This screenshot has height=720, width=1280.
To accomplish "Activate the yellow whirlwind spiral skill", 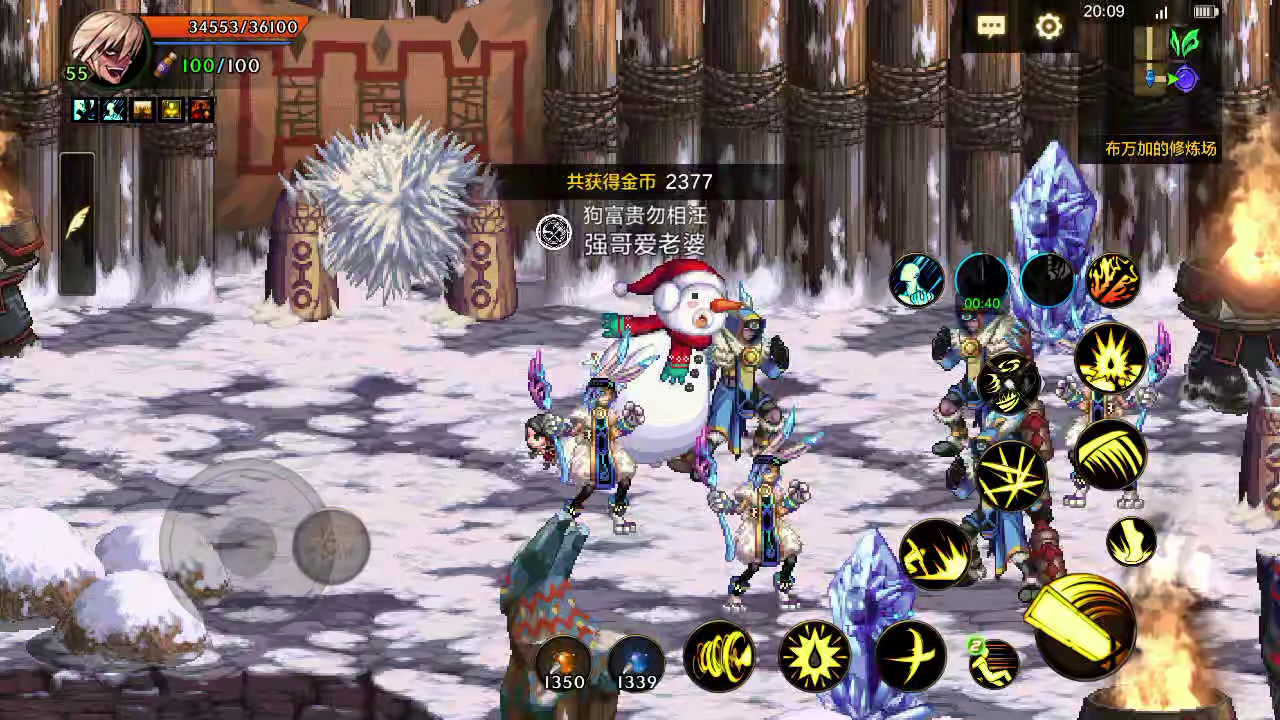I will pyautogui.click(x=719, y=655).
